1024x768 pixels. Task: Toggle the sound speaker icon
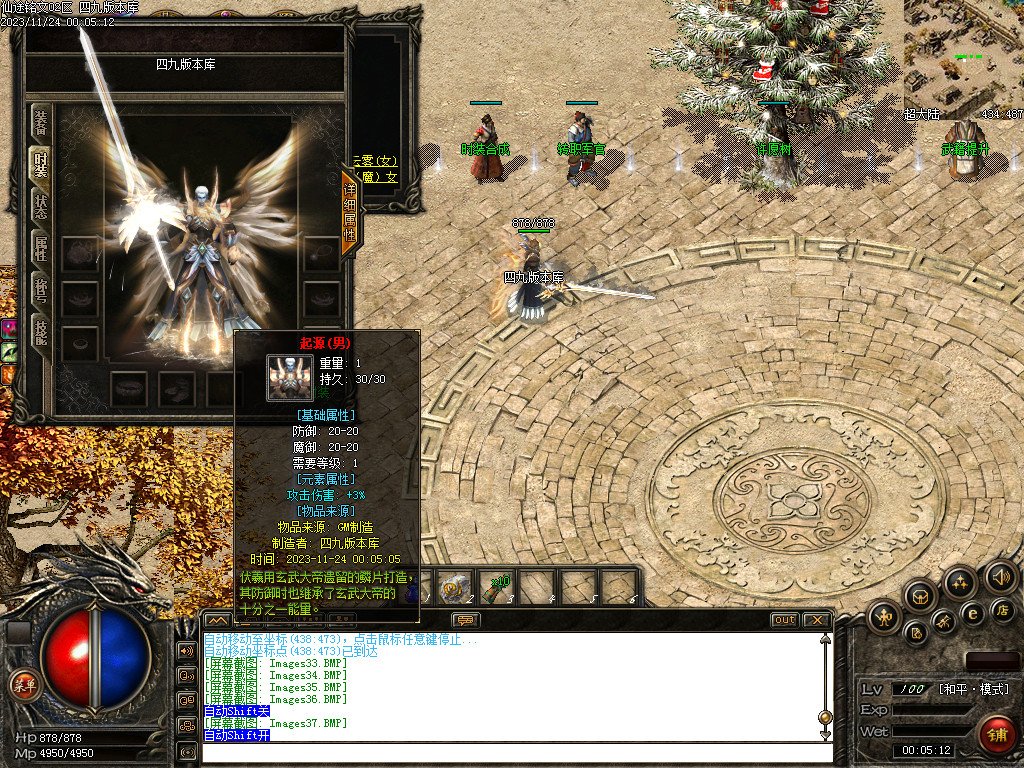[1001, 576]
